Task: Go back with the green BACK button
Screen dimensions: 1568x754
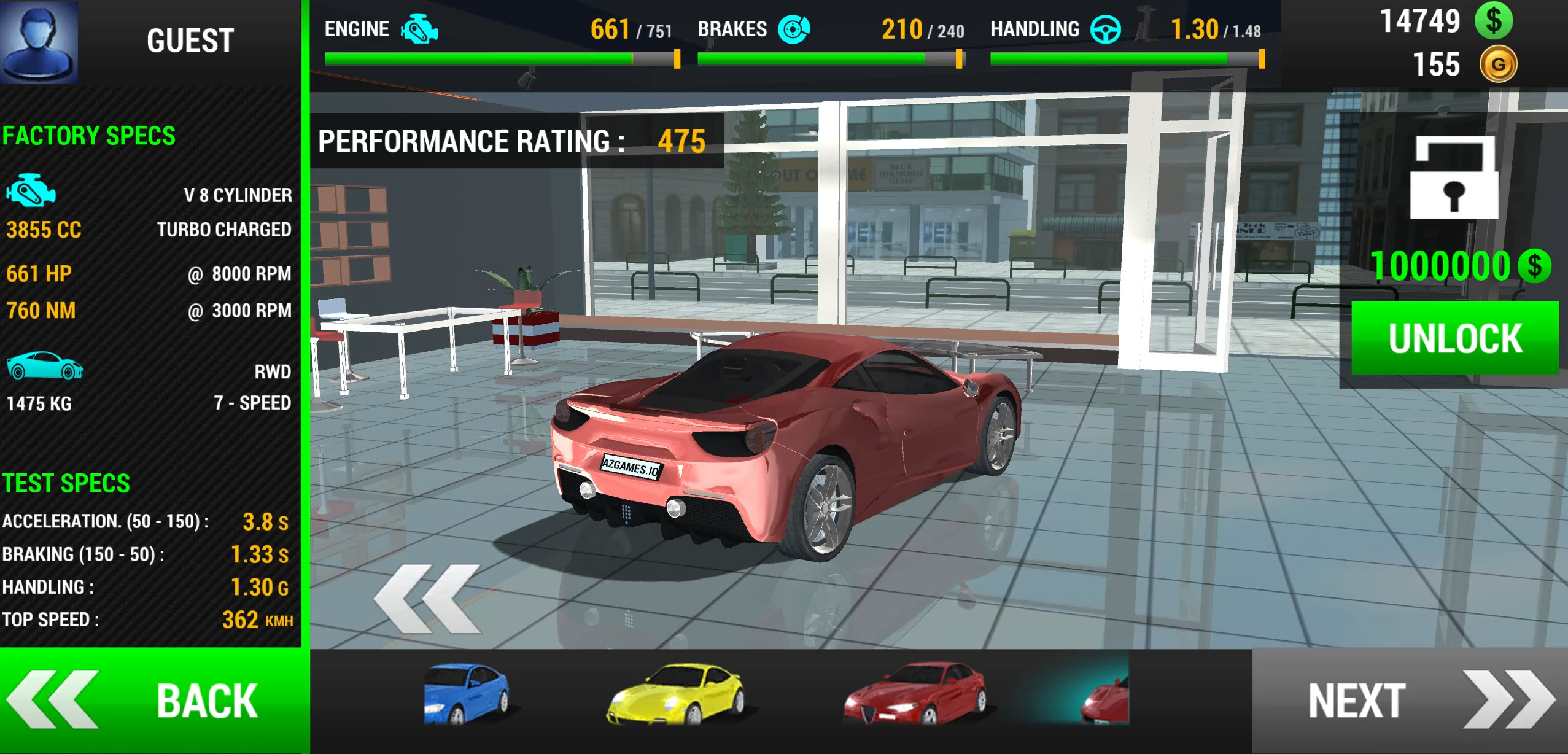Action: [153, 701]
